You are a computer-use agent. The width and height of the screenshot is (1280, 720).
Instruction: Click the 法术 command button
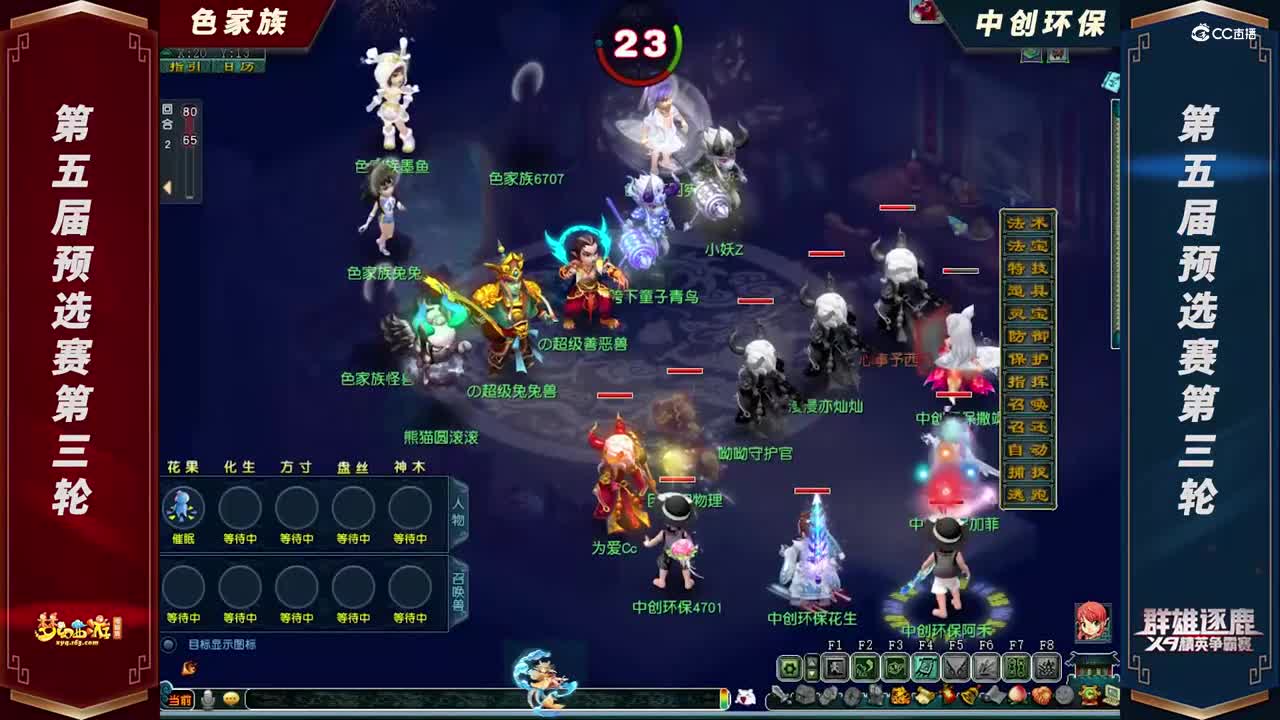[x=1028, y=222]
